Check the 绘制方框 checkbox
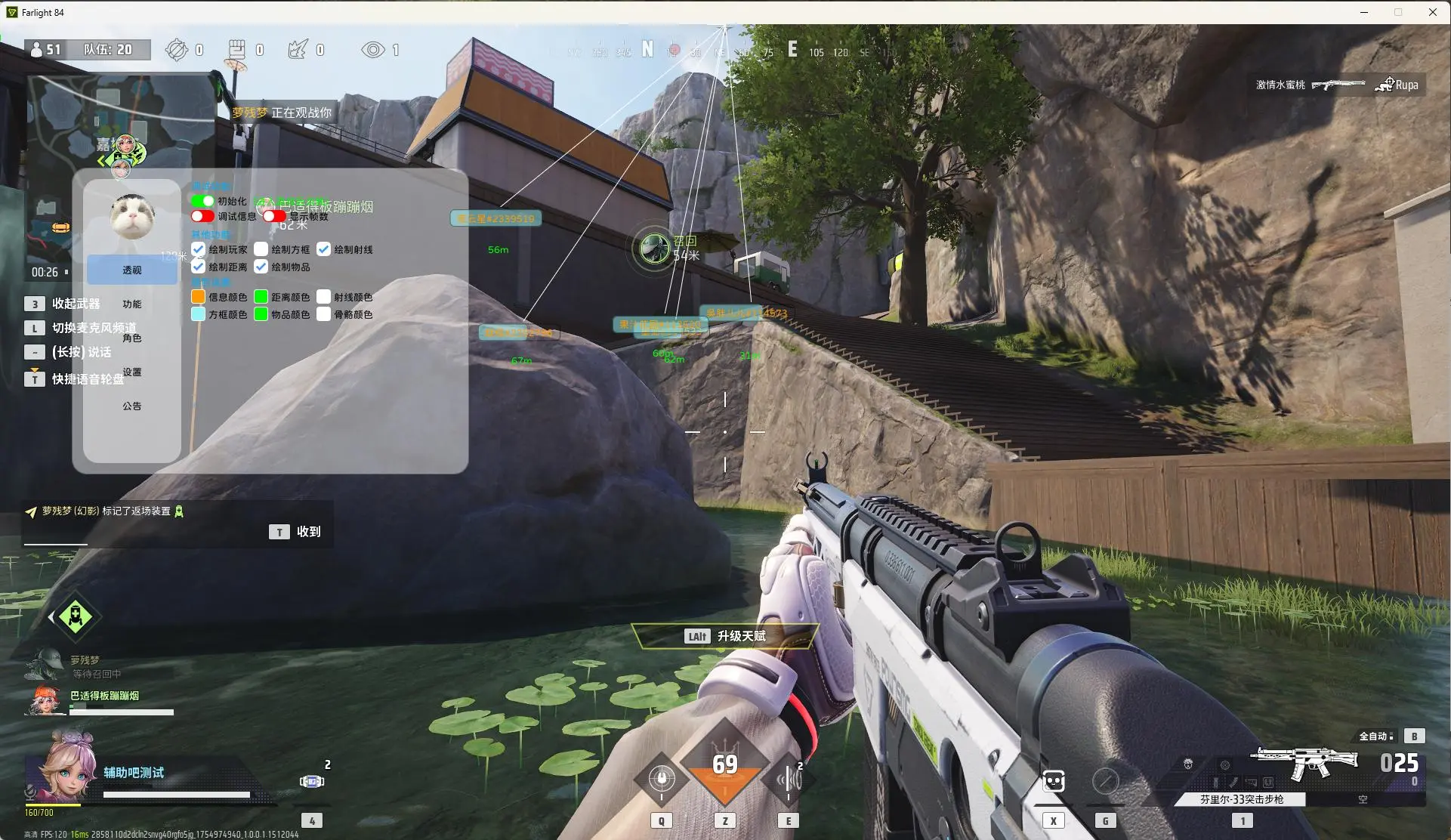Viewport: 1451px width, 840px height. tap(262, 249)
